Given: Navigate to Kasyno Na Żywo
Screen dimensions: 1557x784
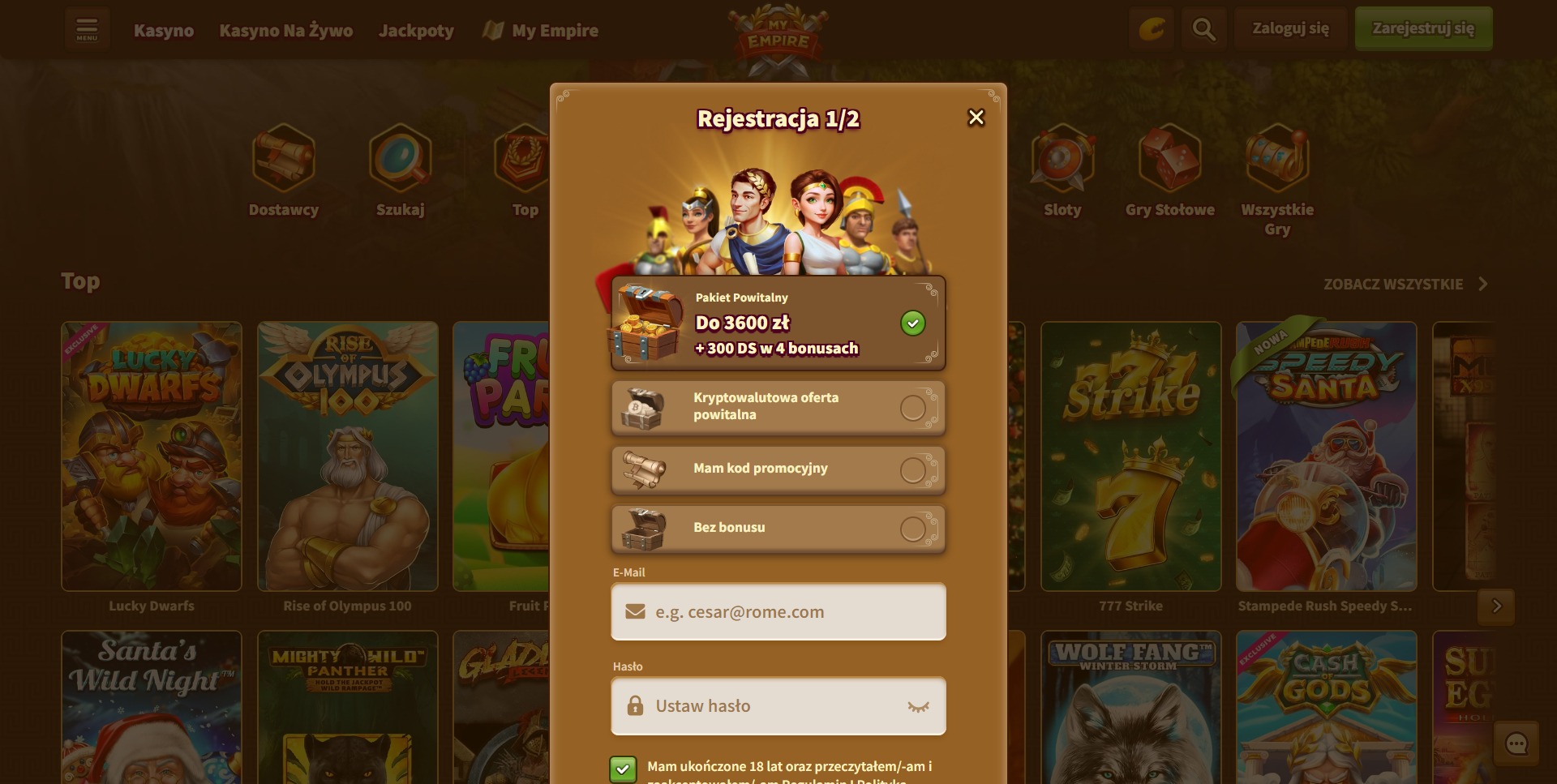Looking at the screenshot, I should pyautogui.click(x=285, y=30).
